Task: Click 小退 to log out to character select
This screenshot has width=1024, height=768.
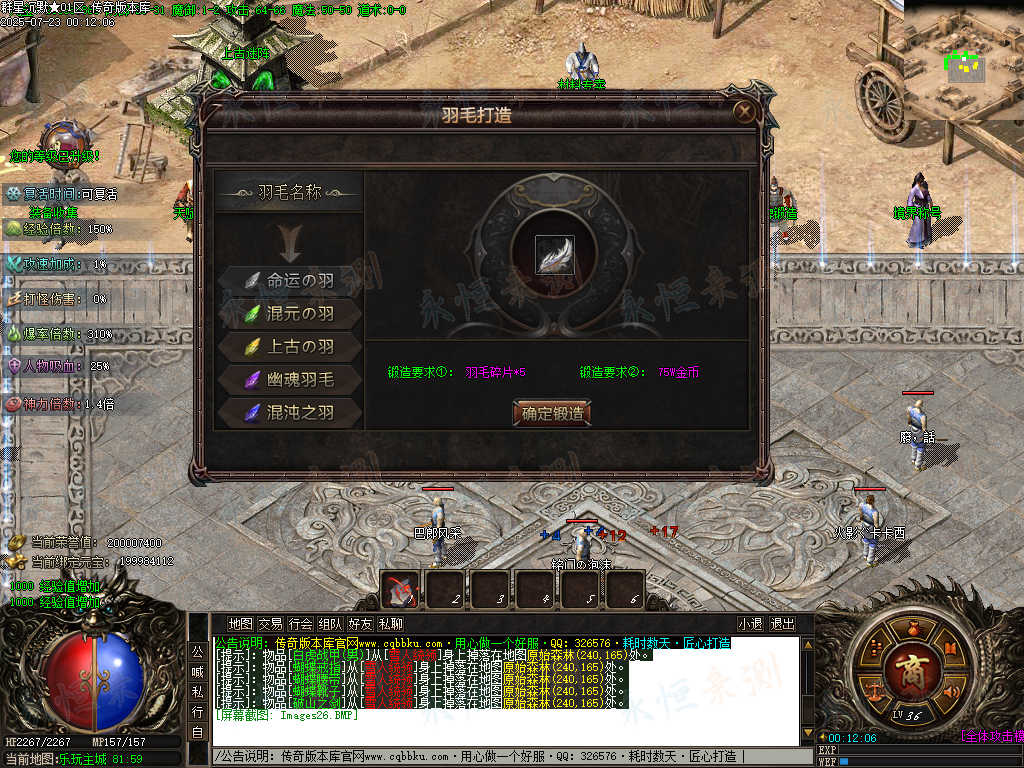Action: click(x=751, y=624)
